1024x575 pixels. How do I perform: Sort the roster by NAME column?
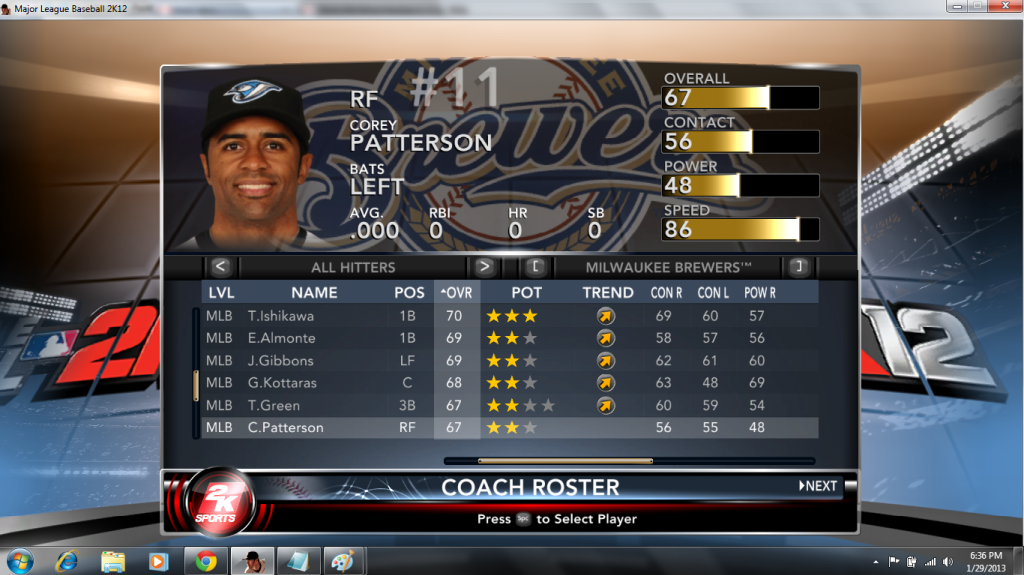pyautogui.click(x=314, y=293)
